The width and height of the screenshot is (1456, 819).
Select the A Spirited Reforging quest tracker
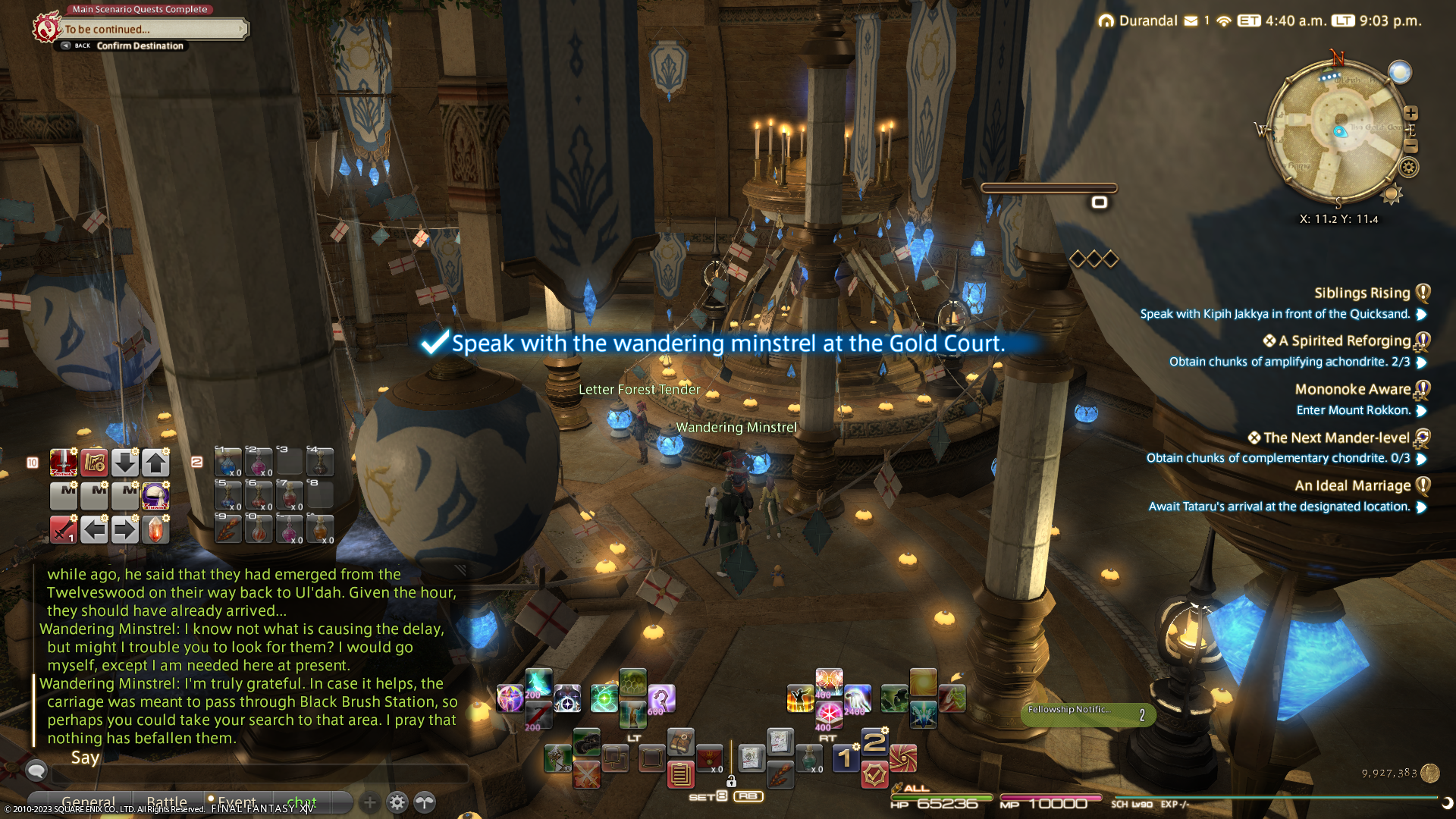coord(1344,341)
